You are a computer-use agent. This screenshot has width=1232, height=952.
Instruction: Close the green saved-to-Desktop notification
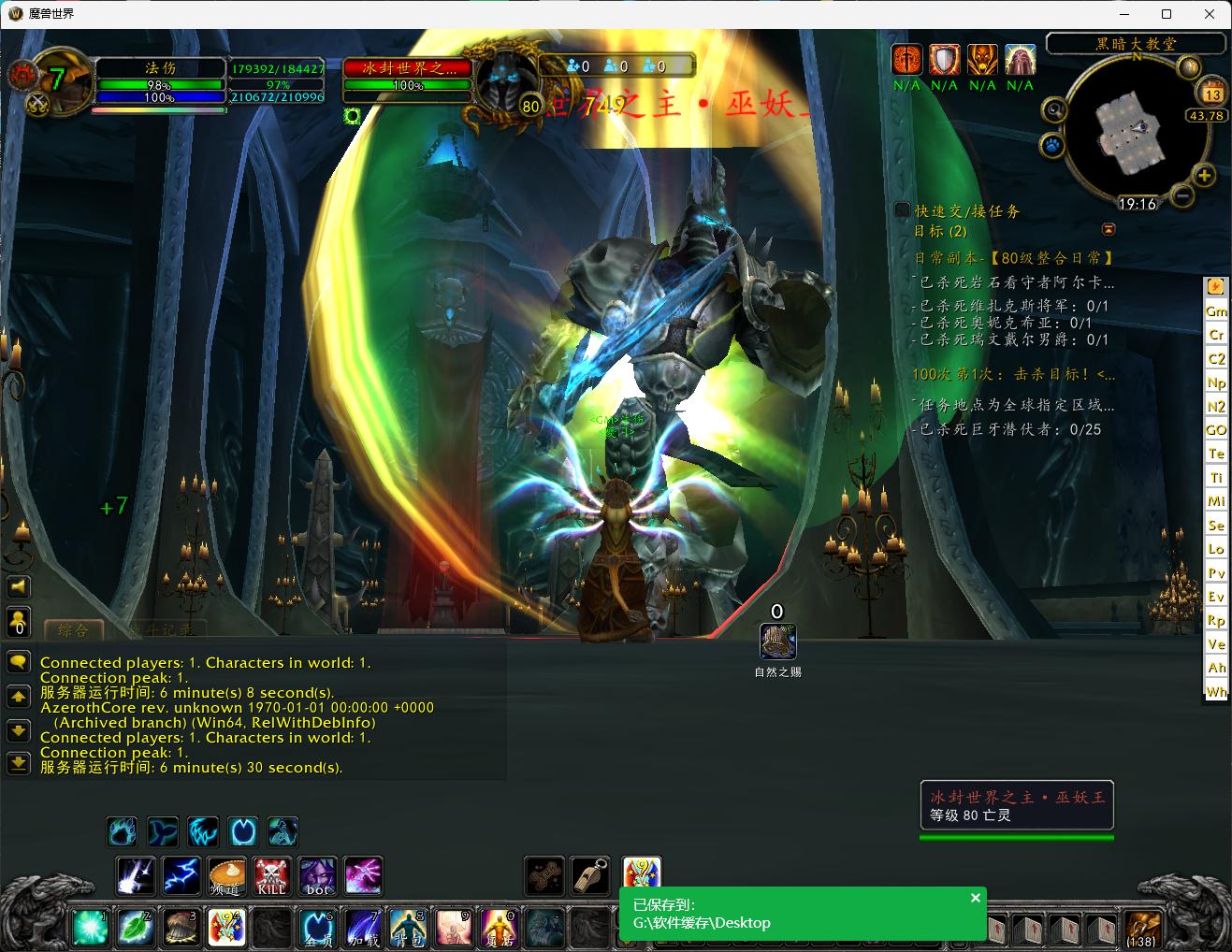[x=975, y=898]
